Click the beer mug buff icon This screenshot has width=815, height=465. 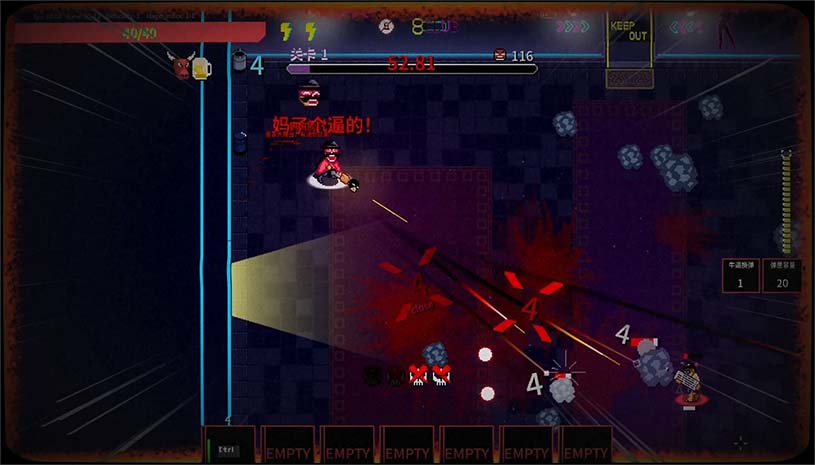point(203,67)
